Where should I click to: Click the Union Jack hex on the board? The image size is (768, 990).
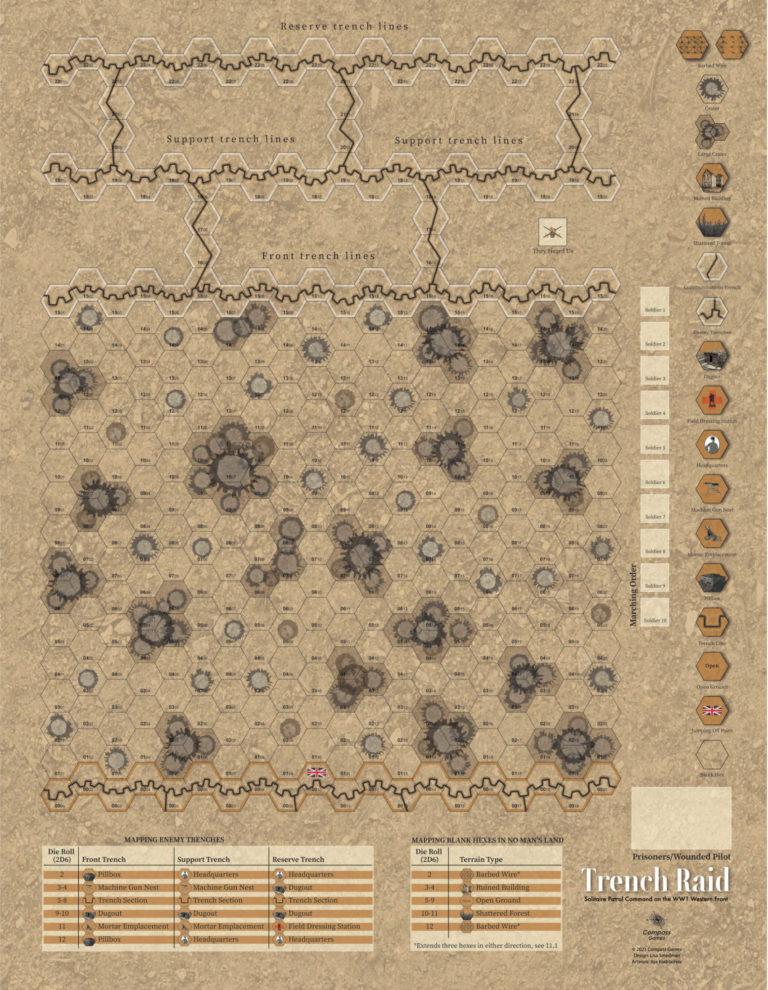point(317,773)
